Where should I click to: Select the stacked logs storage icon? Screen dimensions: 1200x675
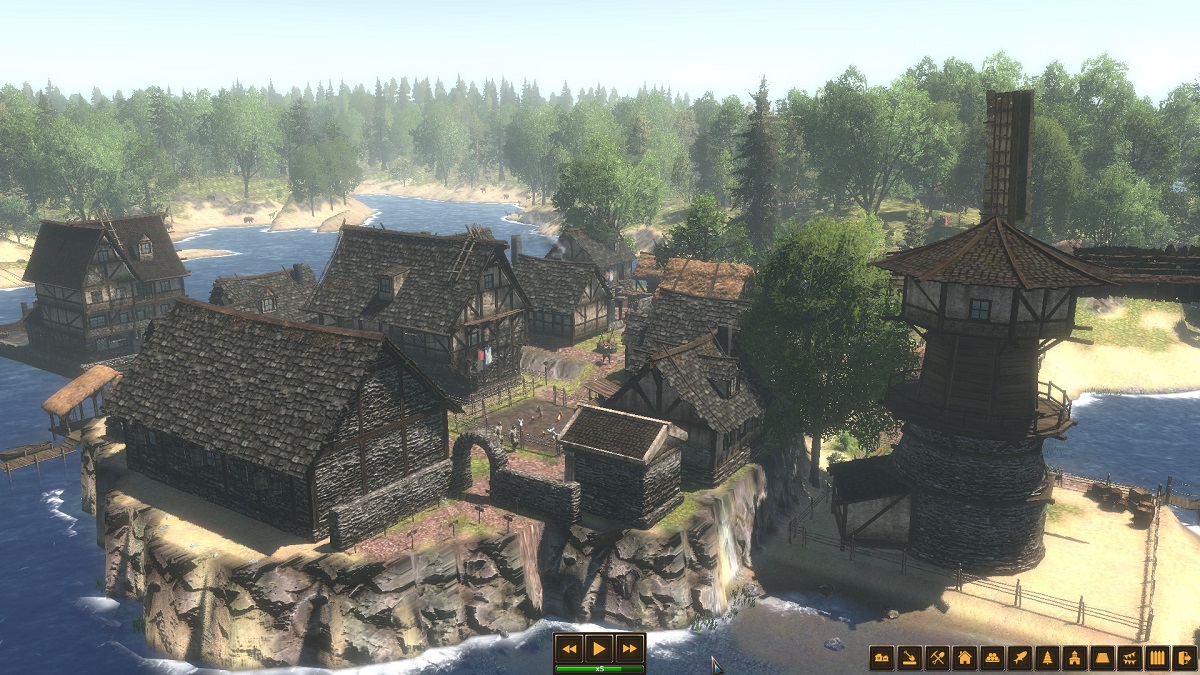pos(992,658)
